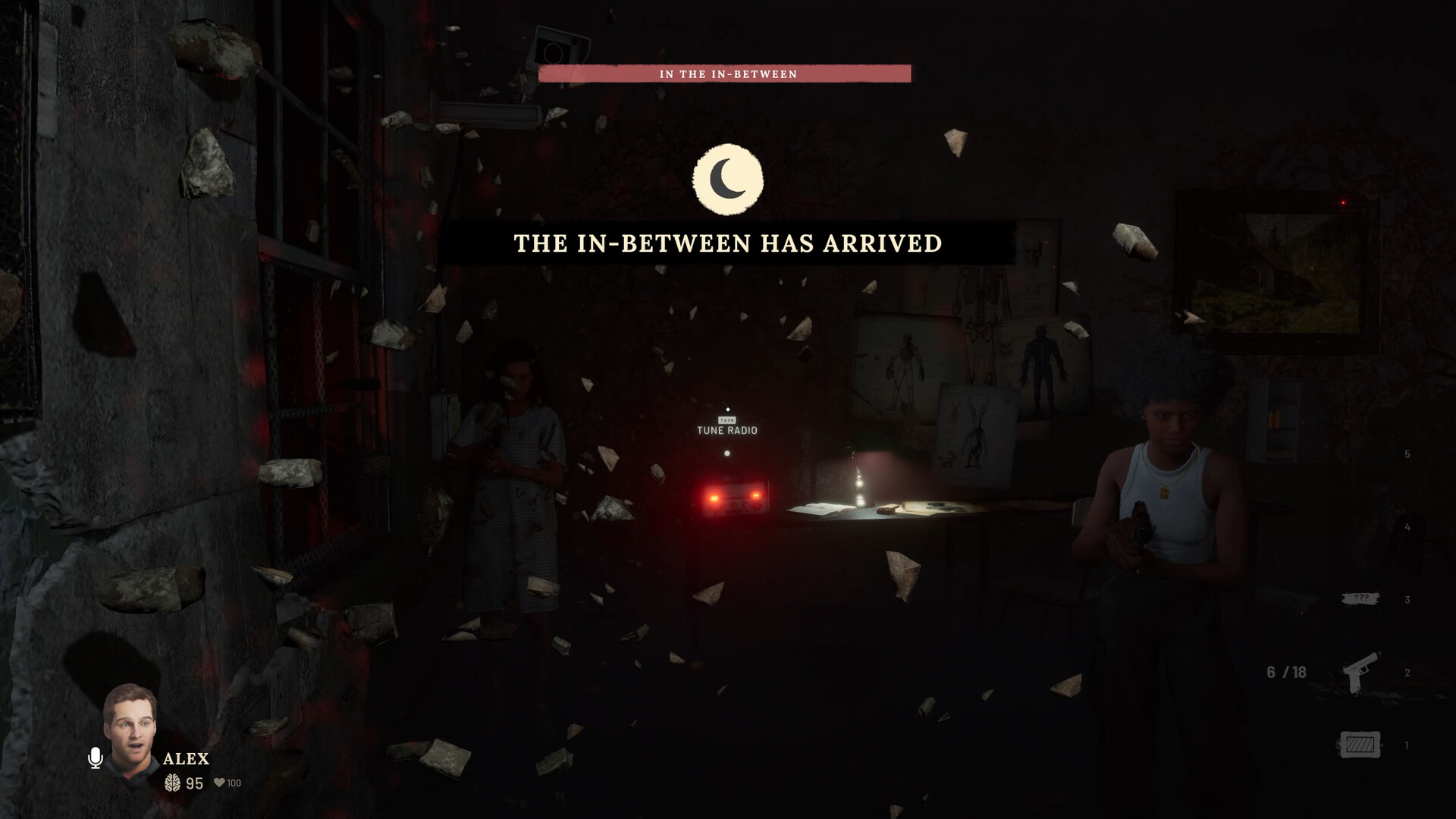Select the In the In-Between header tab
Viewport: 1456px width, 819px height.
(727, 73)
